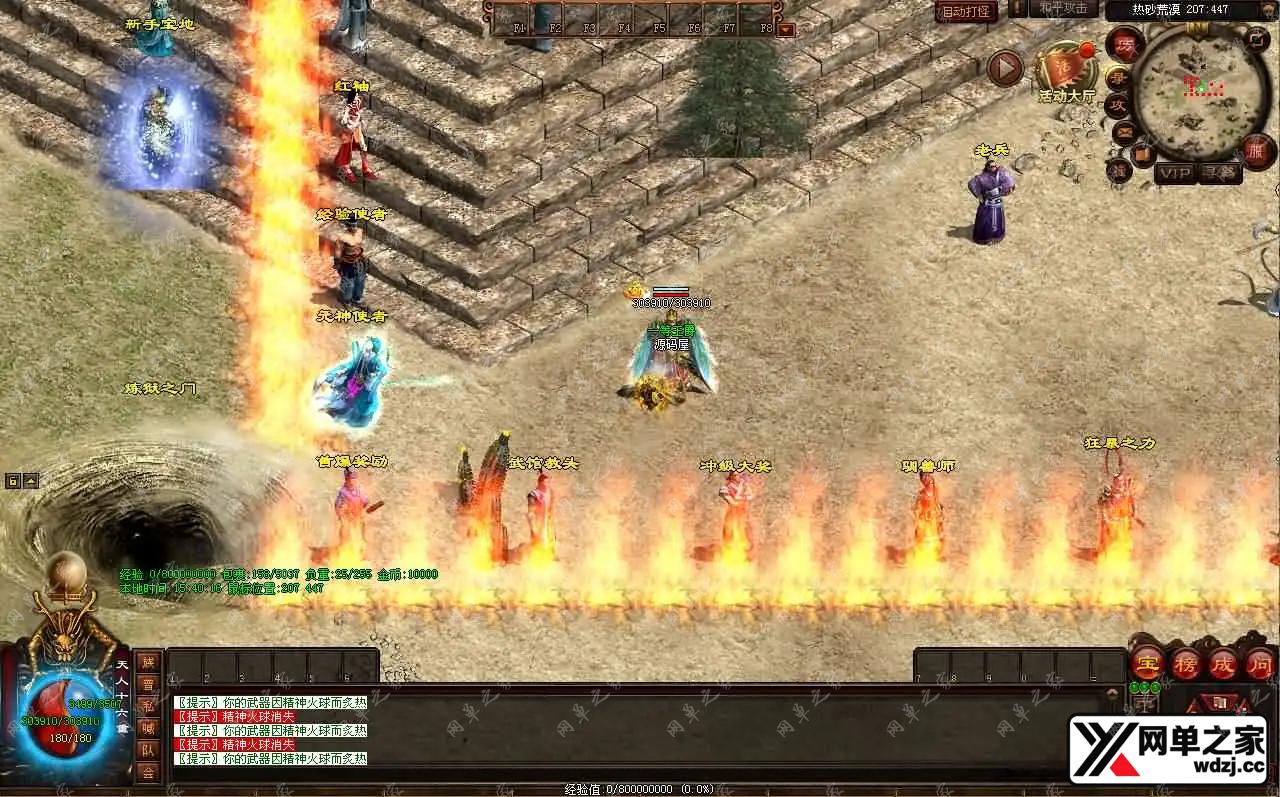The width and height of the screenshot is (1280, 797).
Task: Open the 宝 treasure button
Action: coord(1147,662)
